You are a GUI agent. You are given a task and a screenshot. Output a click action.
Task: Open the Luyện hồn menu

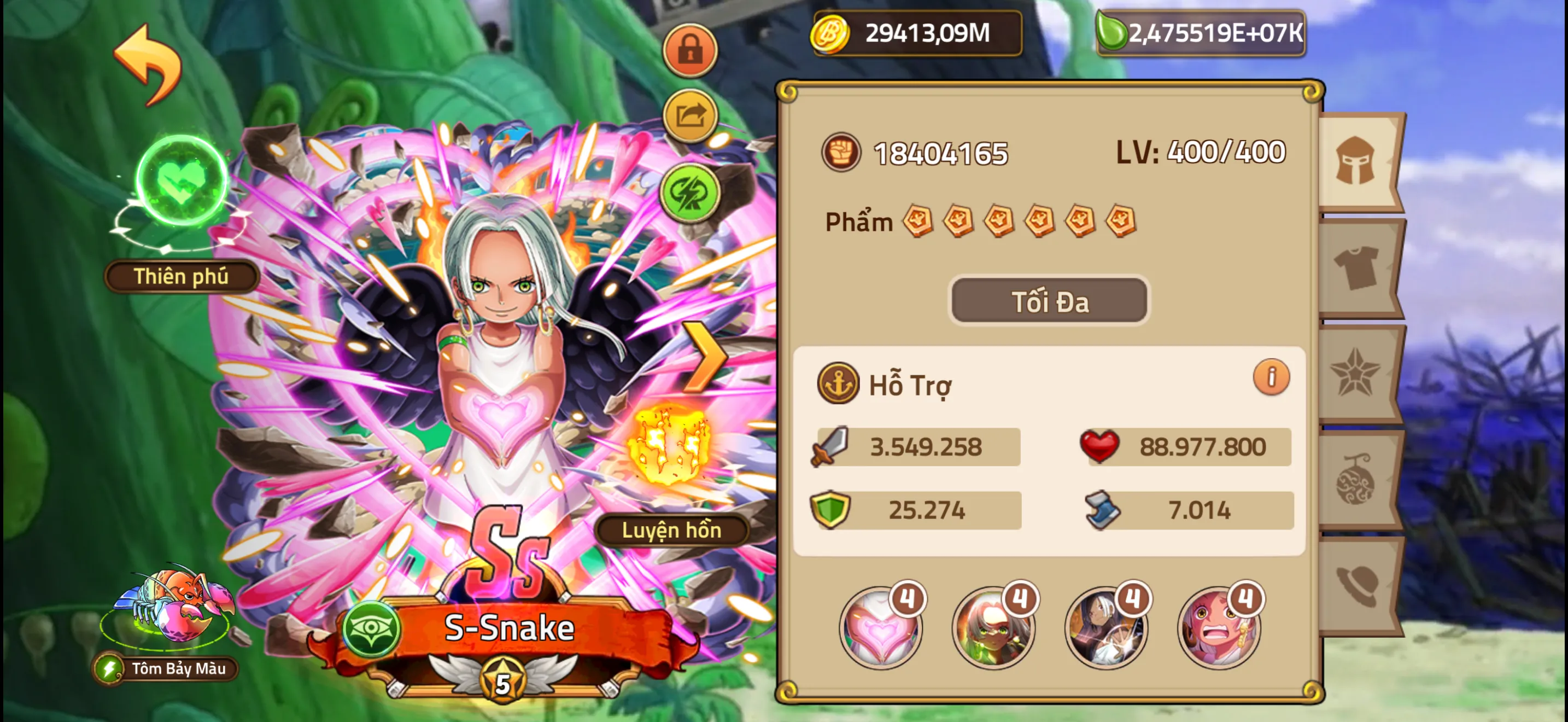click(x=672, y=529)
